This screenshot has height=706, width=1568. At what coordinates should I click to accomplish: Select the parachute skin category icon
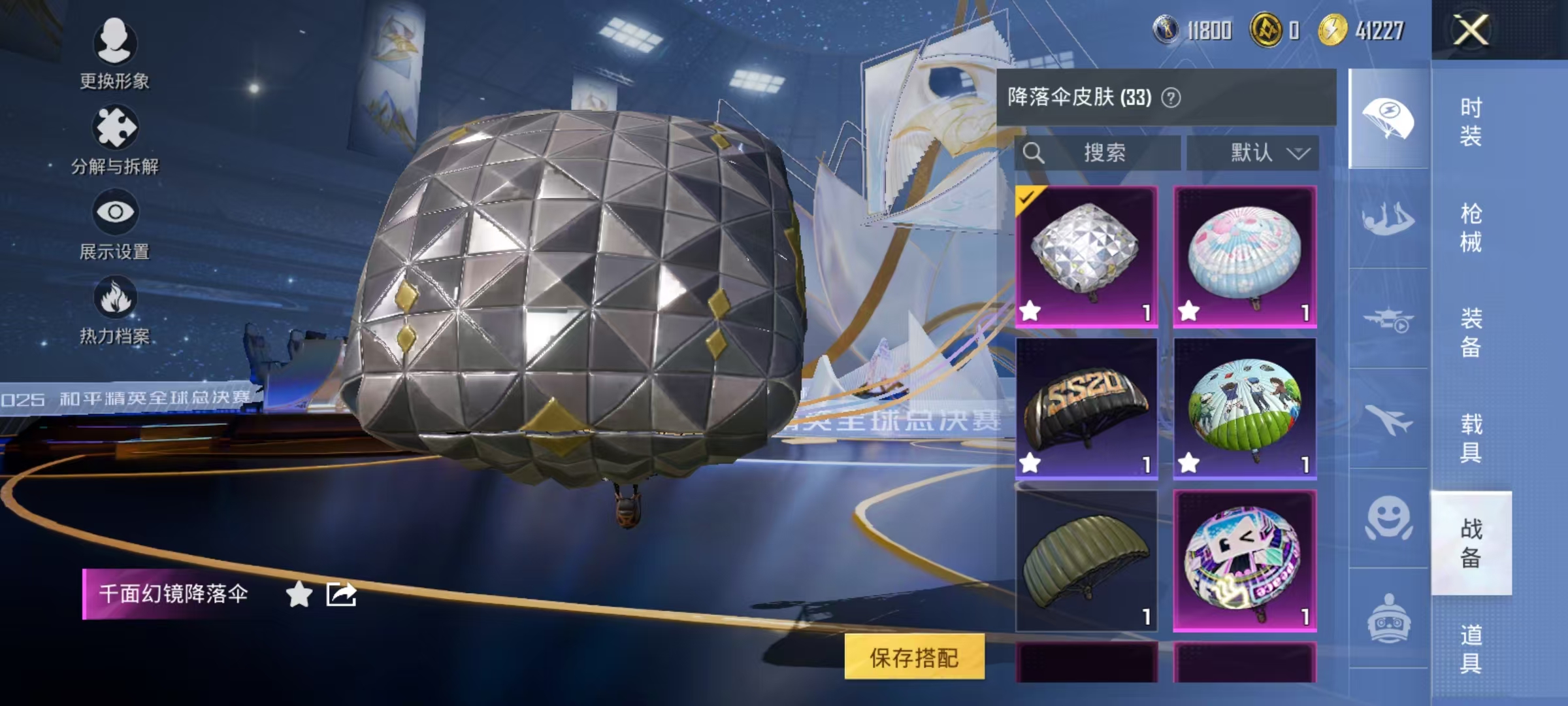(1388, 118)
